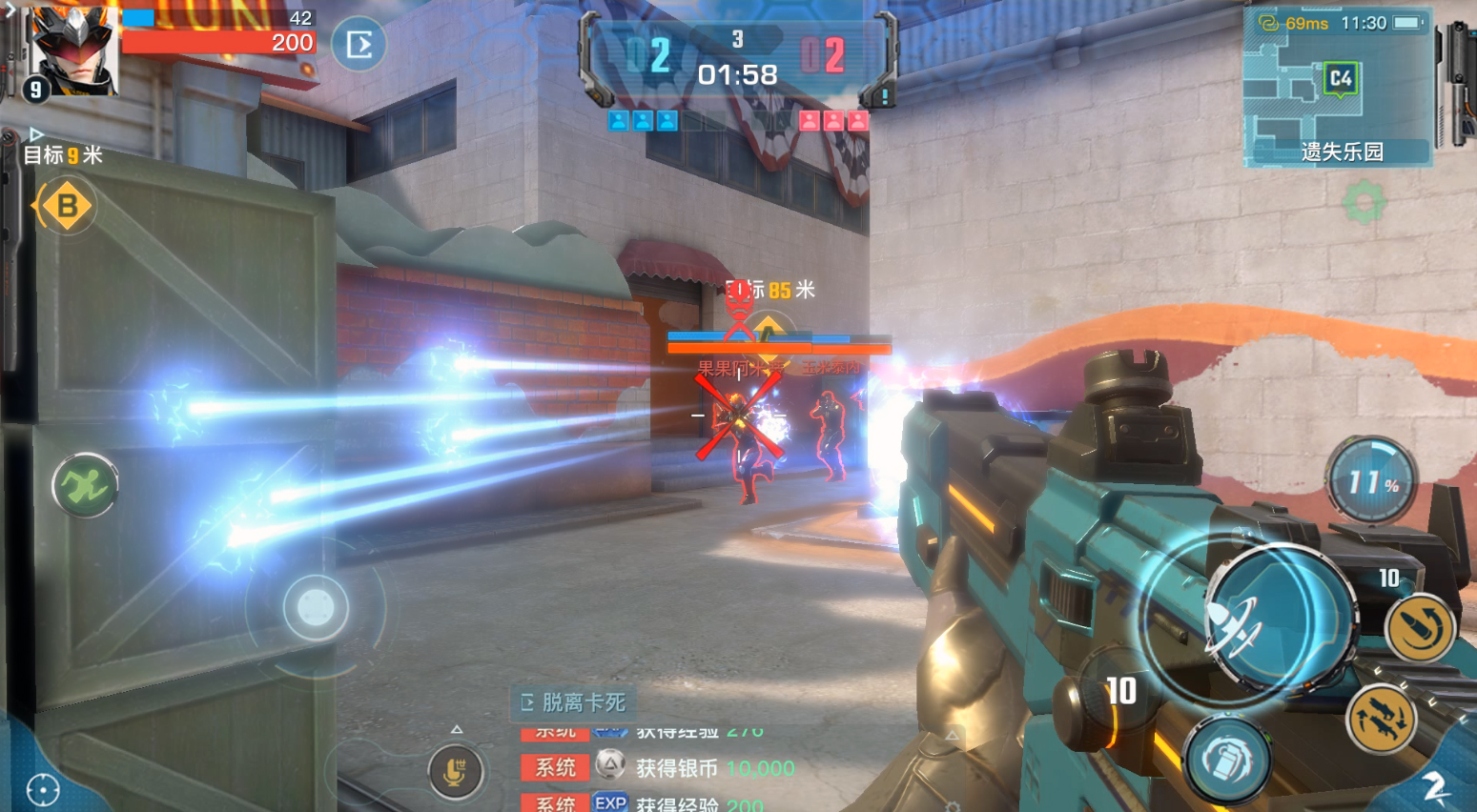Viewport: 1477px width, 812px height.
Task: Switch weapons with the two-guns button
Action: pos(1382,718)
